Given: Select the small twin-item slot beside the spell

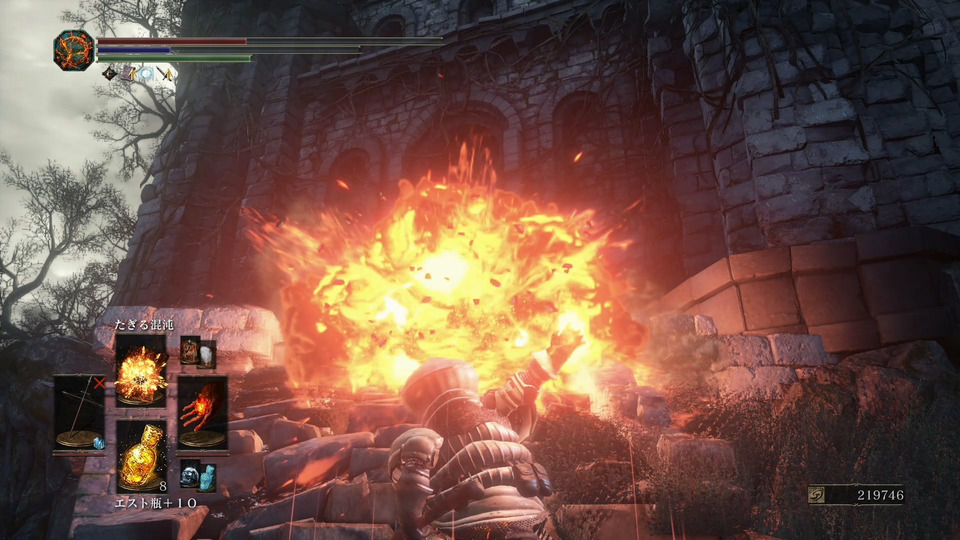Looking at the screenshot, I should point(198,353).
